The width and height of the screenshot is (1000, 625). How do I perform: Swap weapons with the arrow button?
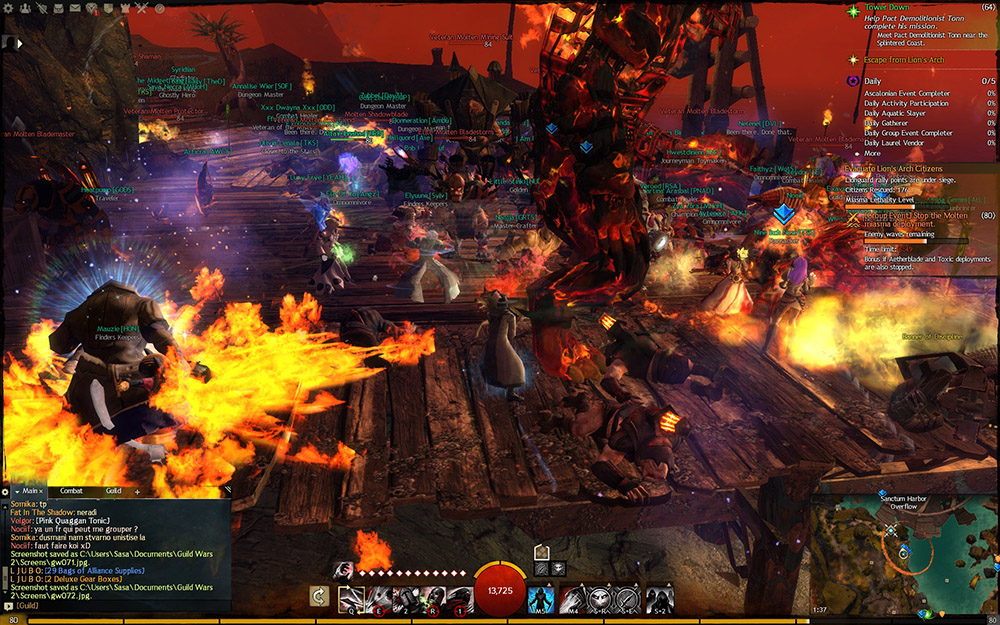click(320, 597)
